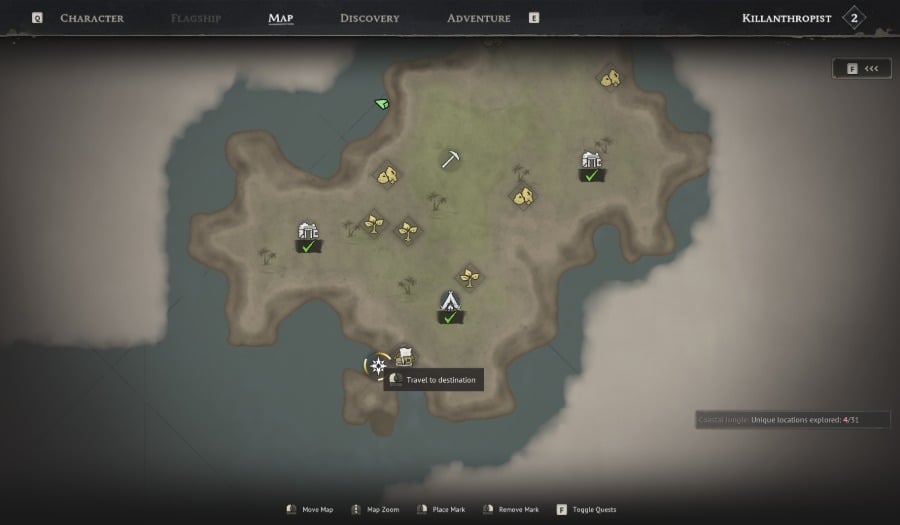
Task: Go to the Discovery tab
Action: click(369, 18)
